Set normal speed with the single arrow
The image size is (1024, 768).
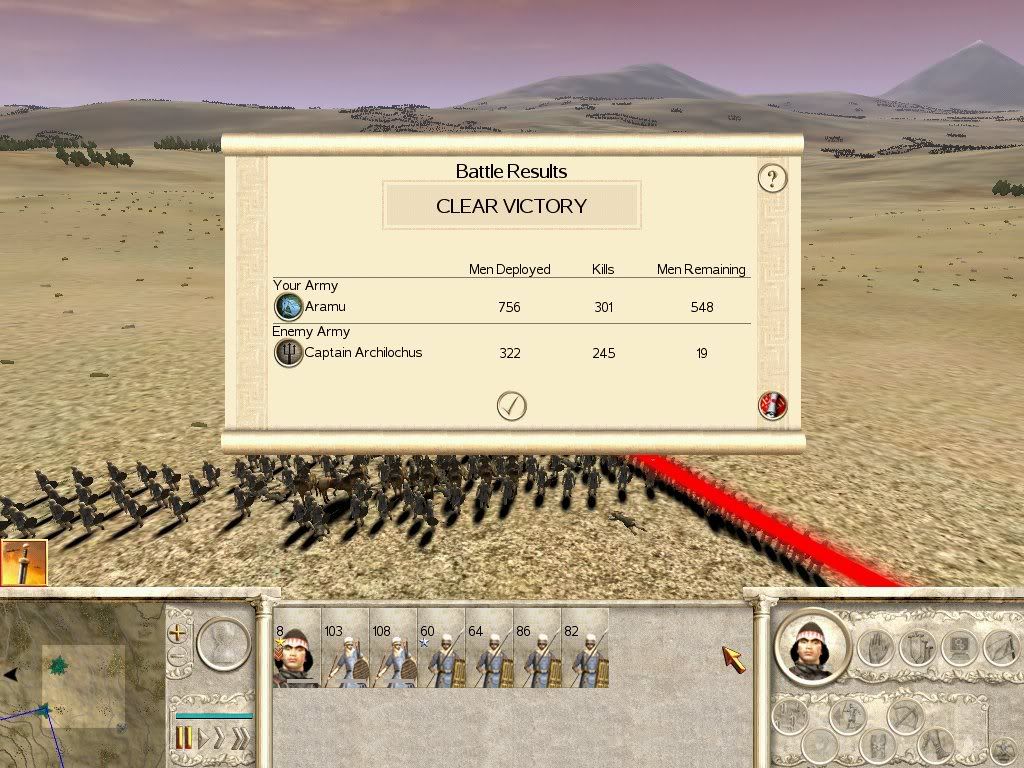(203, 739)
